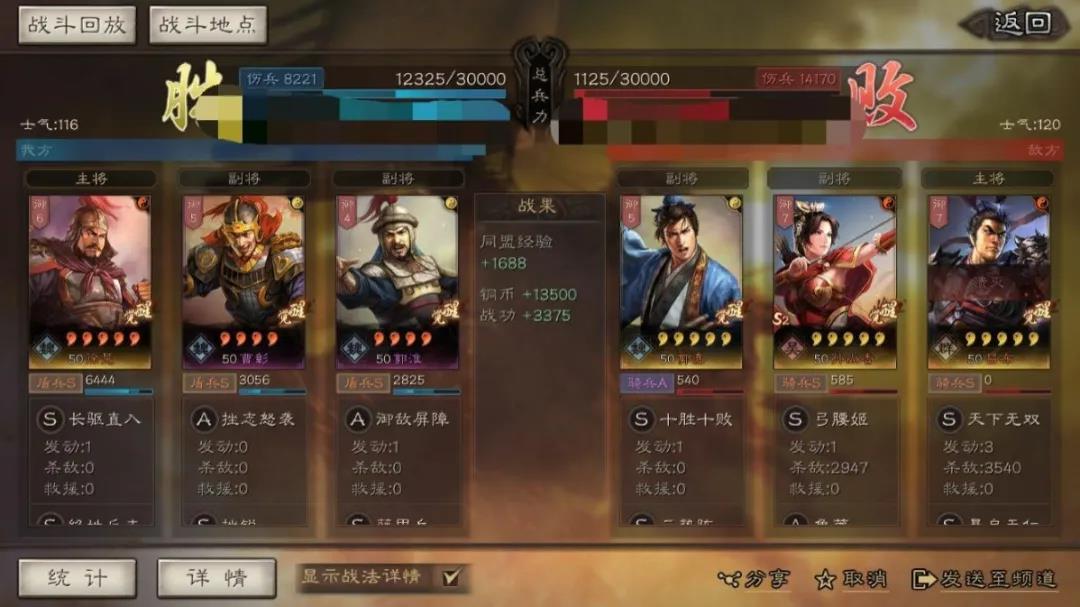The width and height of the screenshot is (1080, 607).
Task: Click the star 取消 button
Action: pos(851,579)
